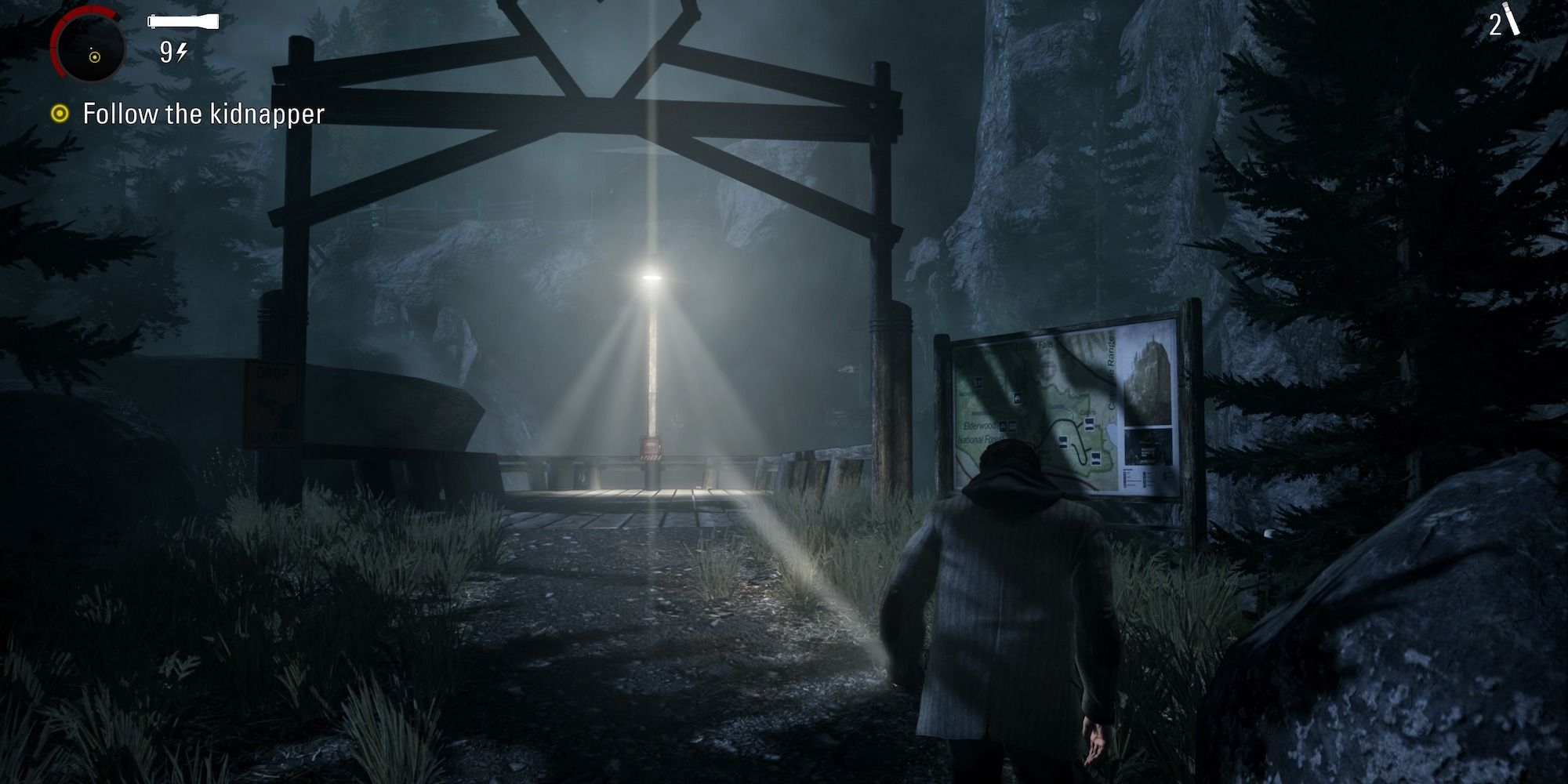The width and height of the screenshot is (1568, 784).
Task: Click a black landmark marker on the trail map
Action: click(1088, 423)
